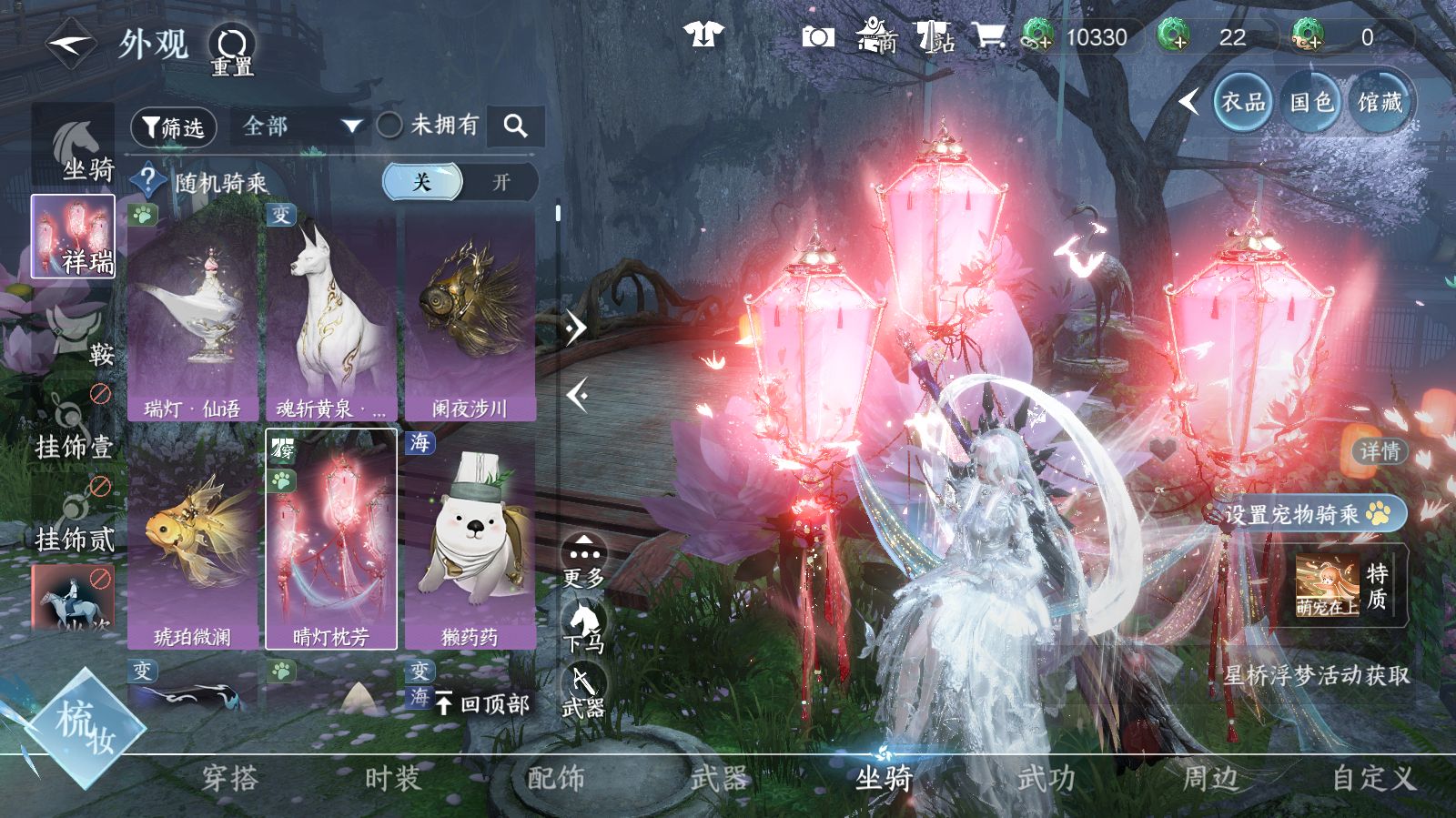
Task: Open the mount search magnifier
Action: pos(515,126)
